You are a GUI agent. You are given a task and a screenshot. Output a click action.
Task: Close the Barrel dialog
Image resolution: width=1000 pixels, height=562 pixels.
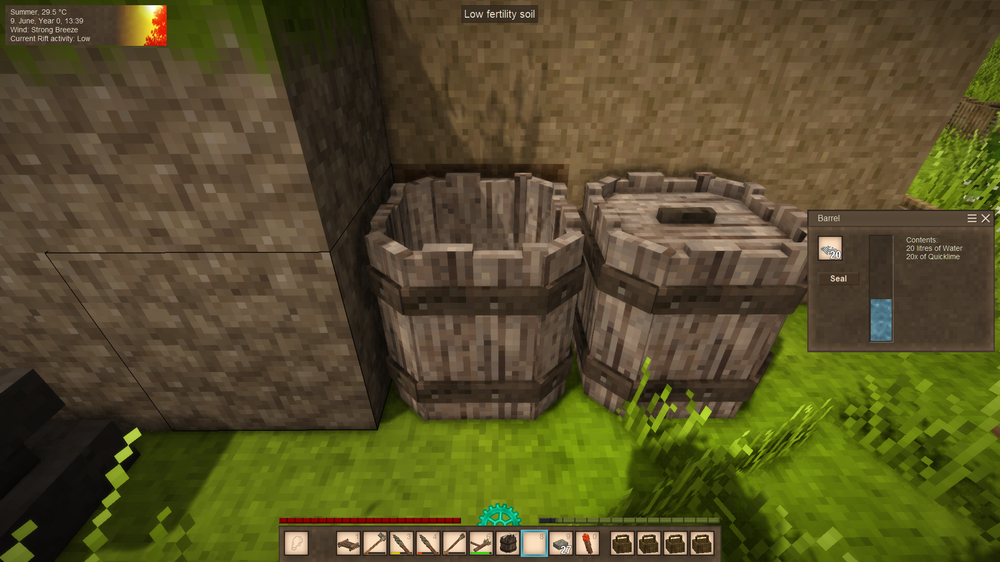(986, 218)
